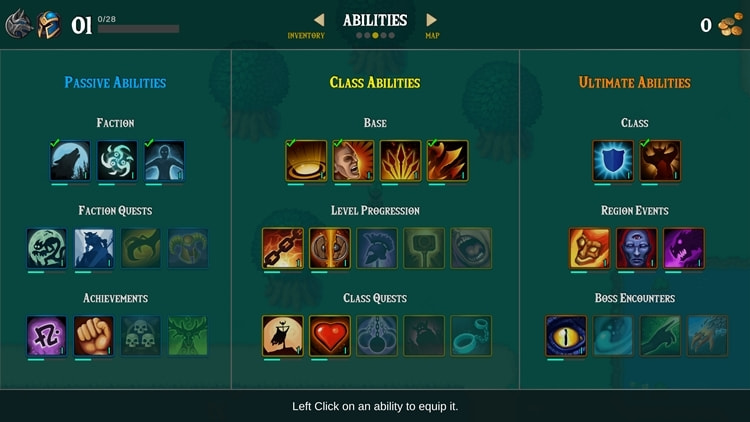Equip the red heart class quest ability

click(x=330, y=336)
